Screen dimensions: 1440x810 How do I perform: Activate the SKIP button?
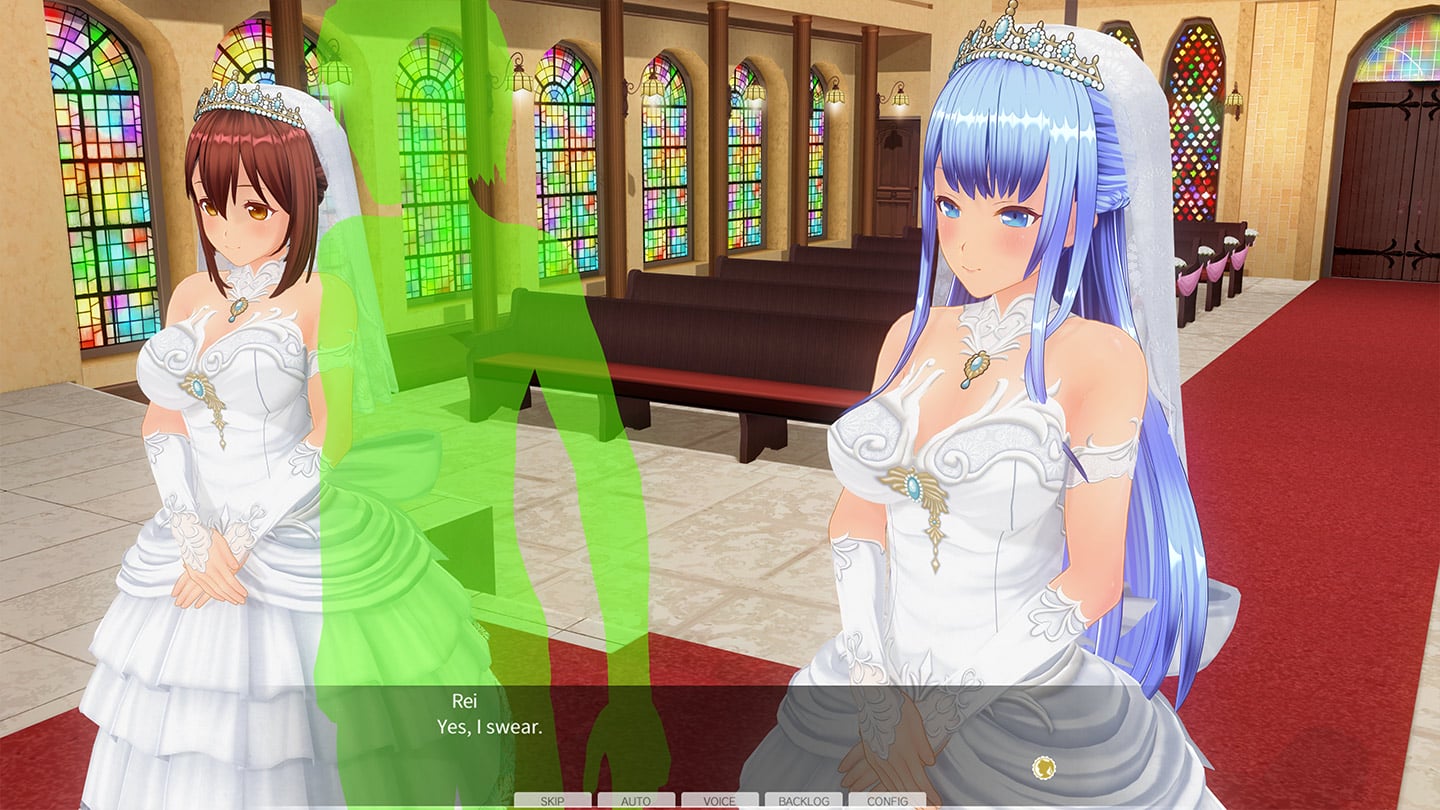coord(552,801)
